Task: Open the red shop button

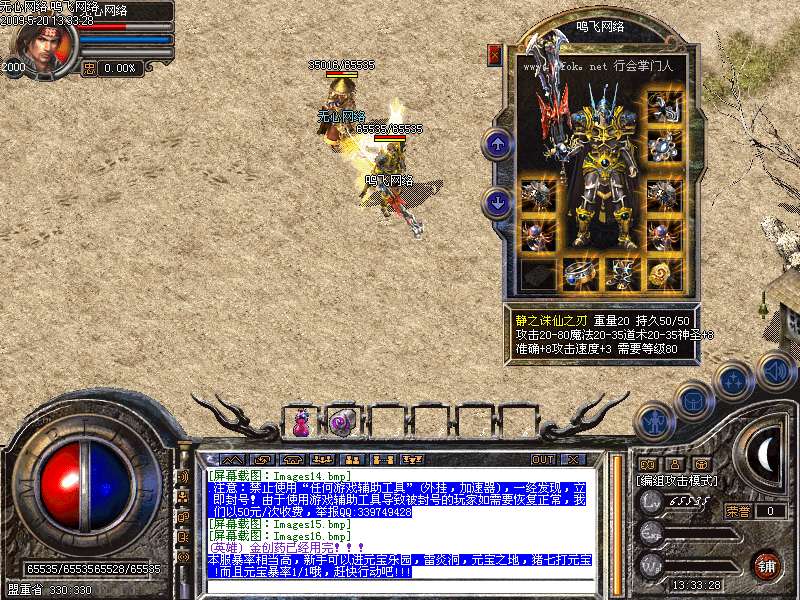Action: [x=767, y=564]
